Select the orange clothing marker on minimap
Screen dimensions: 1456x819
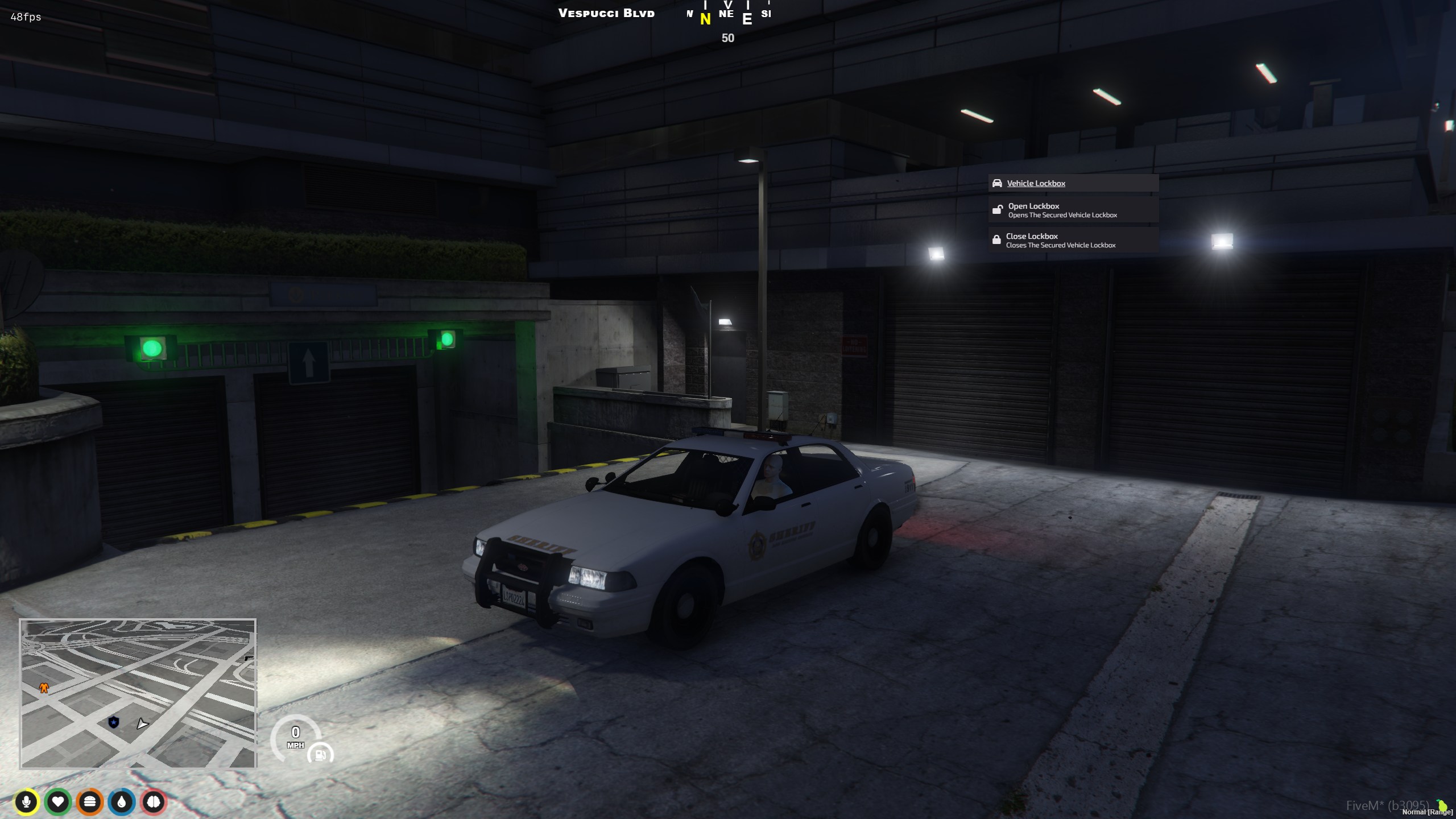point(44,688)
